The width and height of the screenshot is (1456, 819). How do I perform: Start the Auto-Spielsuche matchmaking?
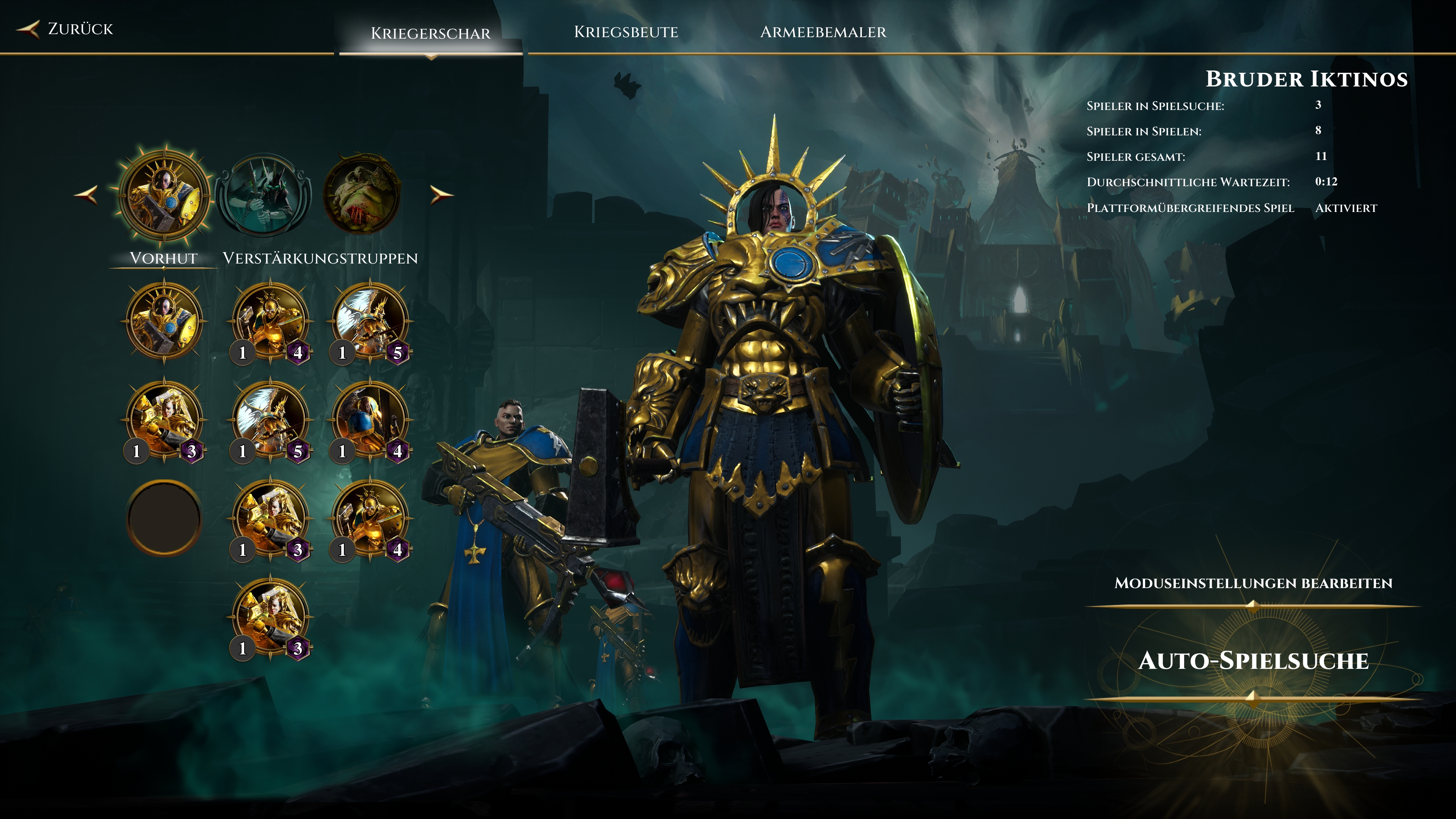click(1253, 661)
